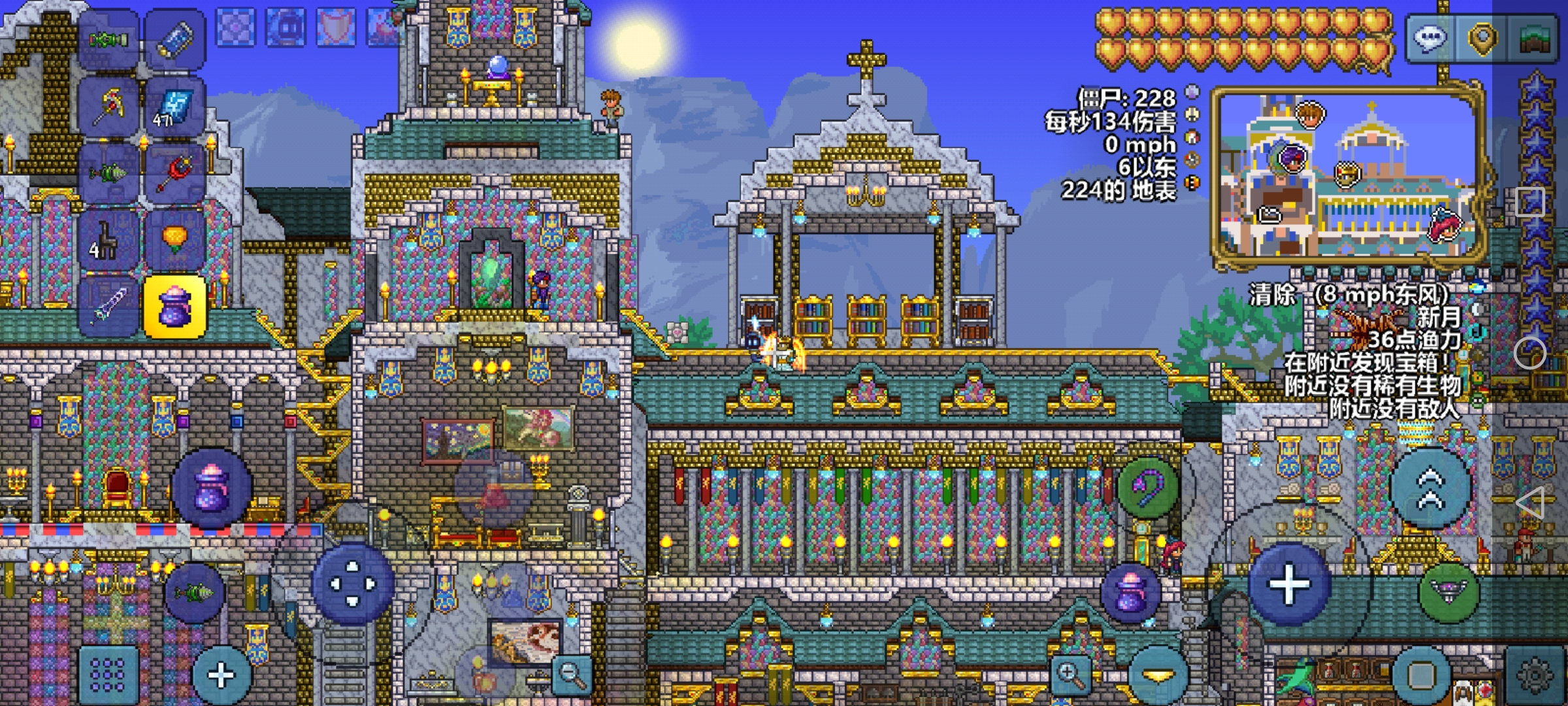Select the blue crystal block stack
Image resolution: width=1568 pixels, height=706 pixels.
(x=174, y=106)
